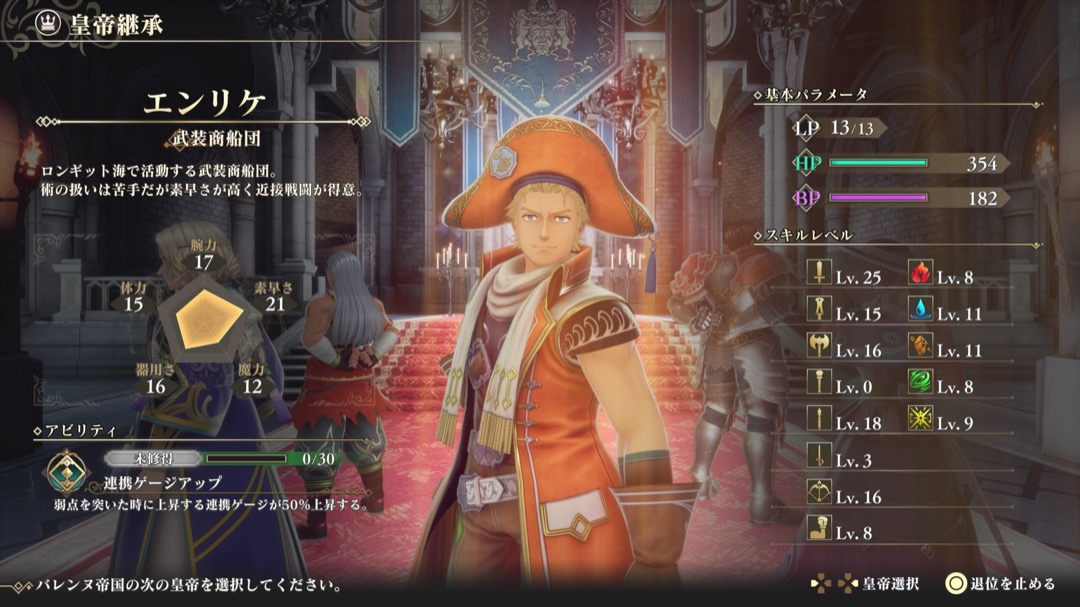
Task: Select the 連携ゲージアップ ability icon
Action: click(x=68, y=470)
